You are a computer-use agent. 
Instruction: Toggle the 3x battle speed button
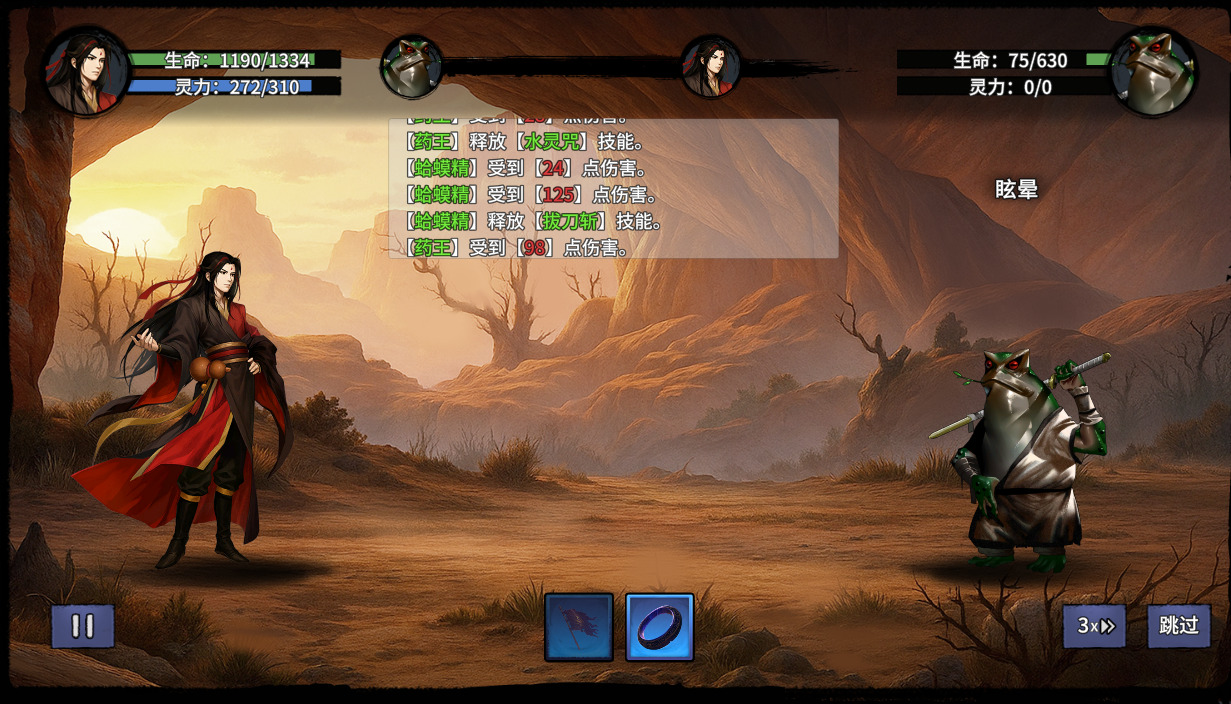click(1094, 626)
